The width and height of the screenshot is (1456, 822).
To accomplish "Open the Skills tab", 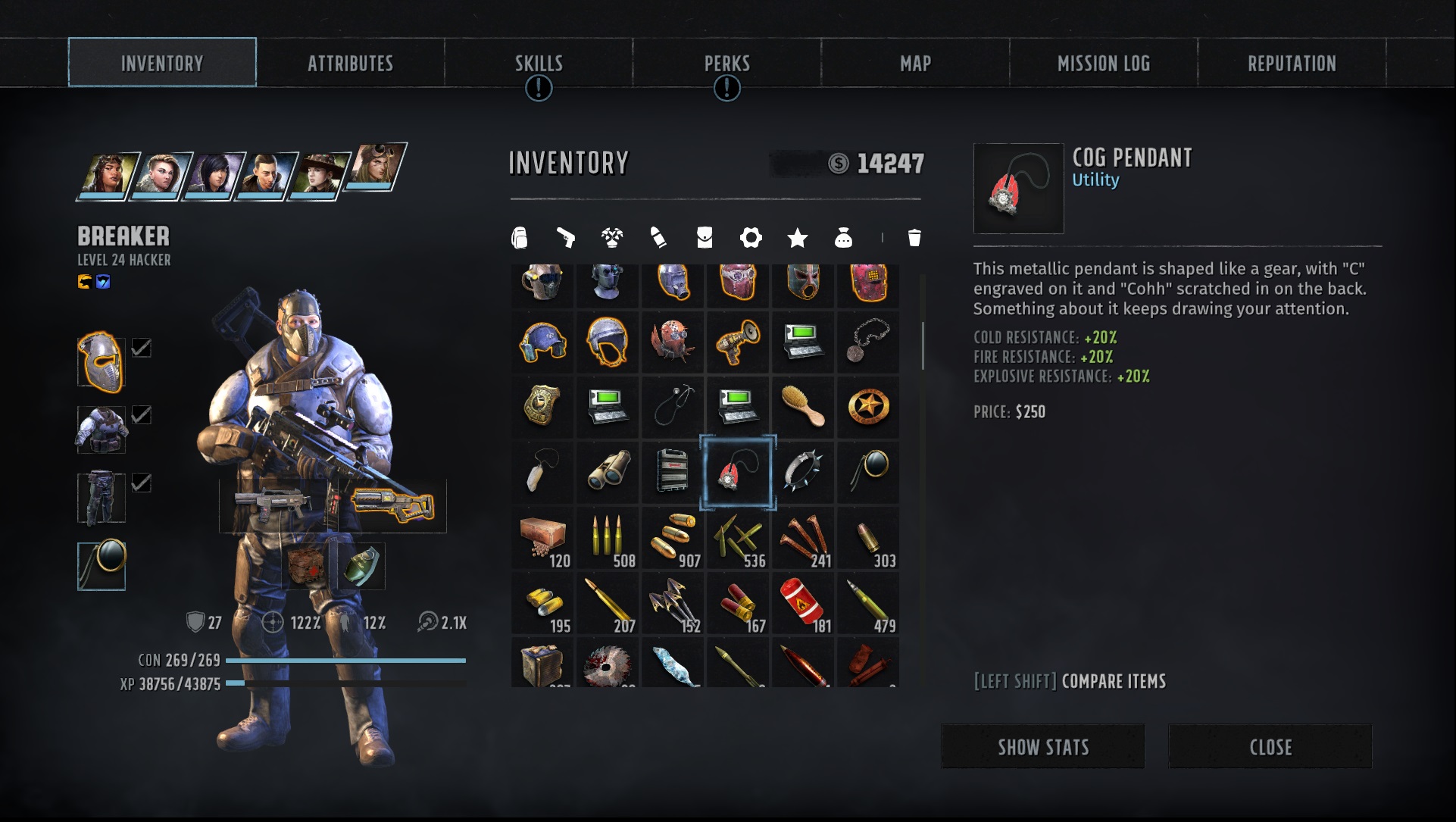I will (539, 64).
